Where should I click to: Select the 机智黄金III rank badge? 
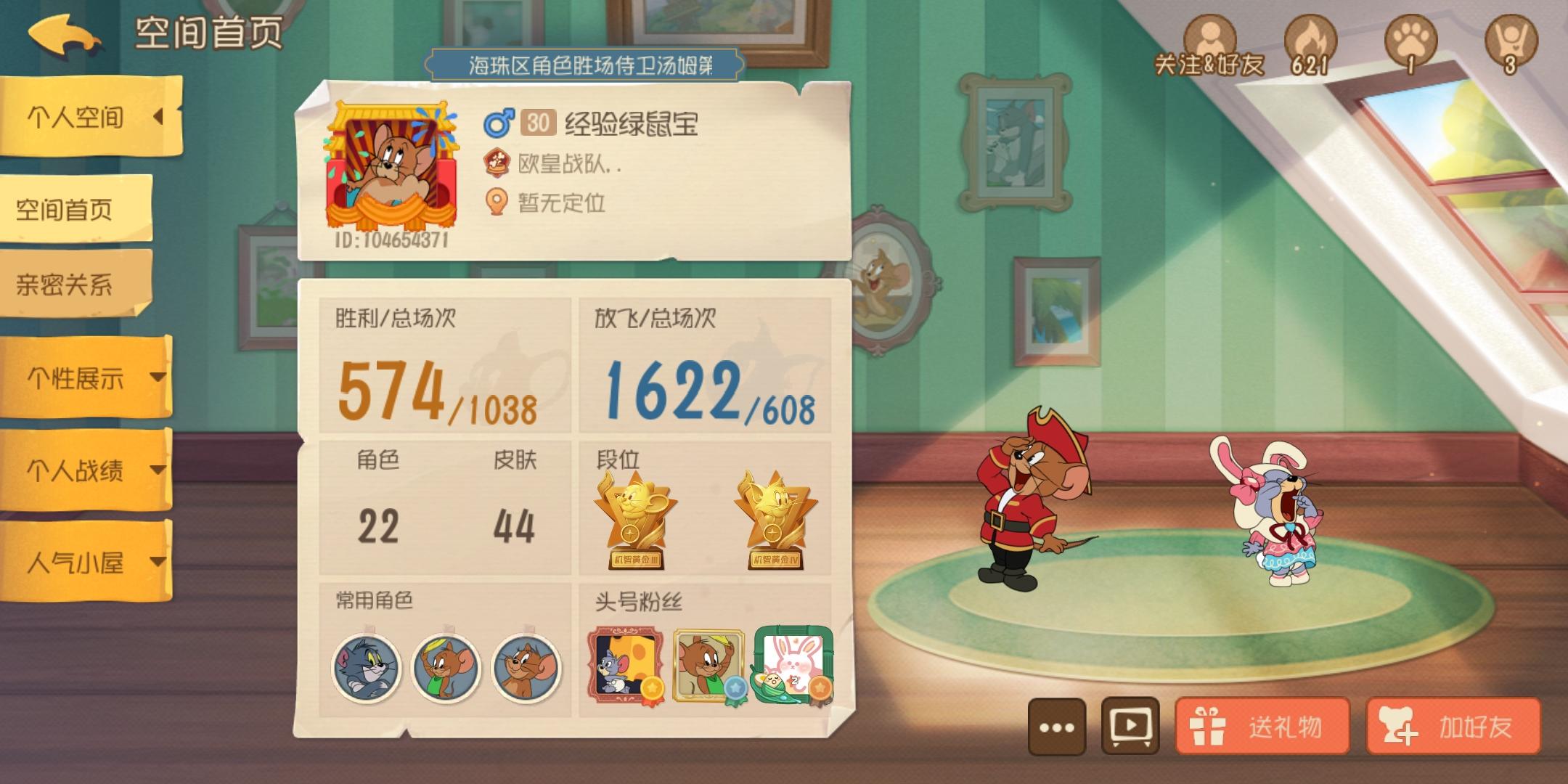633,515
